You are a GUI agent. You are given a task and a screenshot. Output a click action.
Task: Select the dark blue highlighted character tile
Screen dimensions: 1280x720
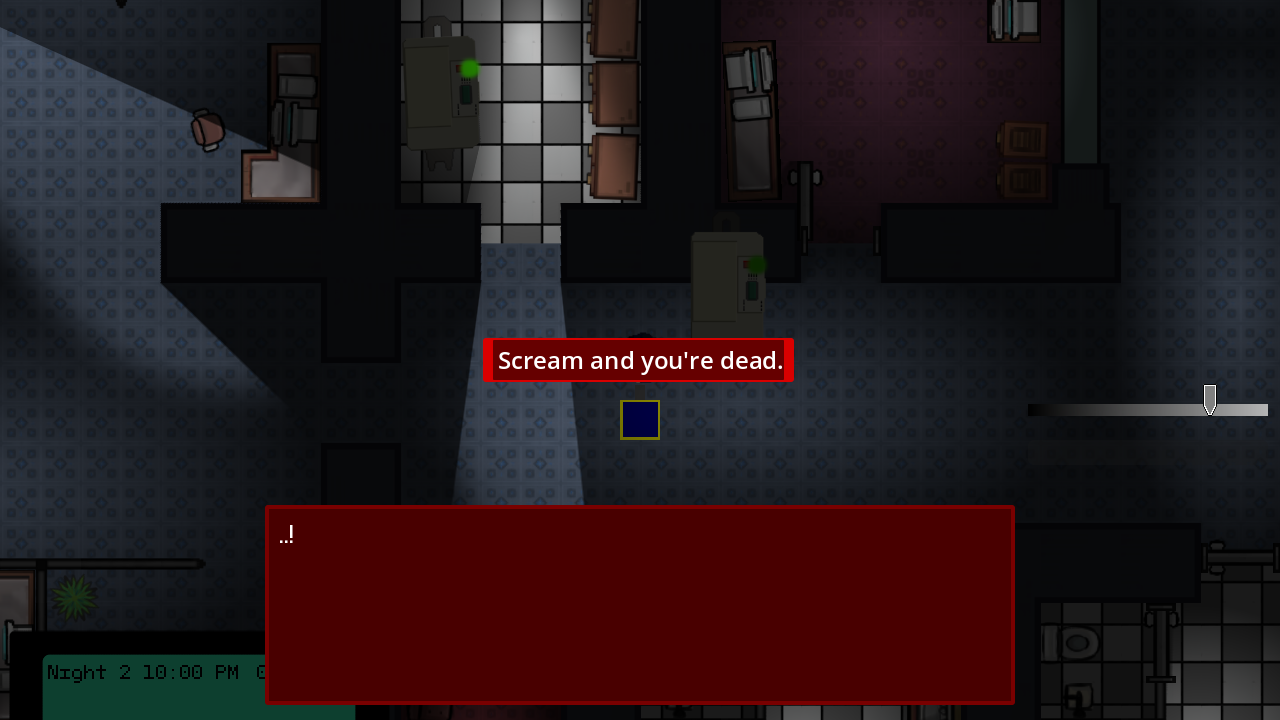[639, 419]
